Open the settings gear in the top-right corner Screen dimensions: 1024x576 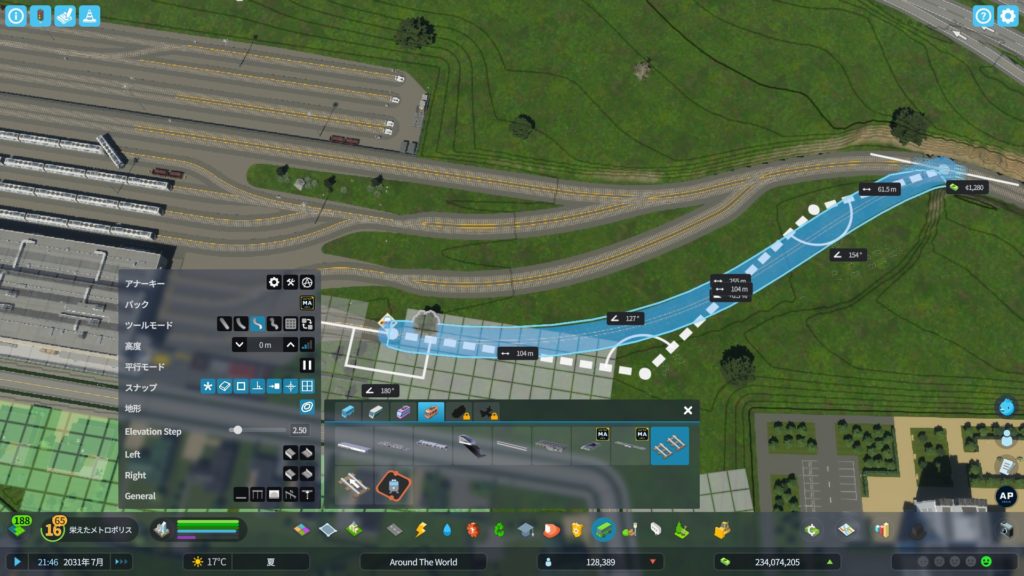click(1007, 16)
